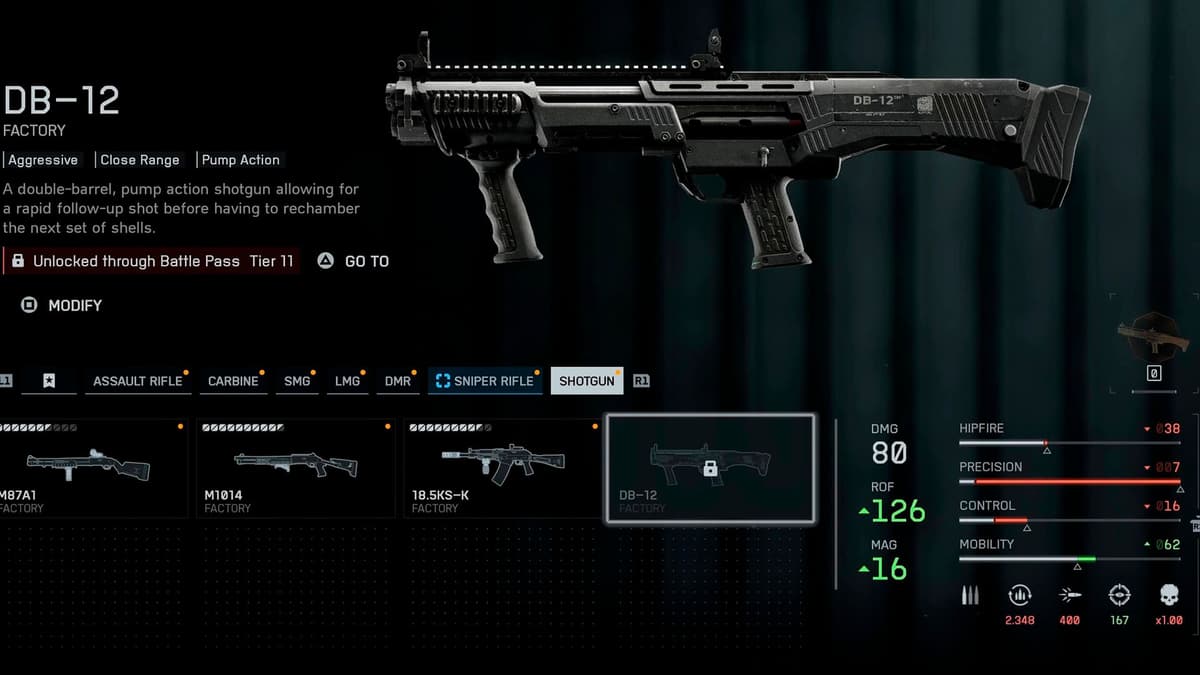Select the M1014 shotgun tile
Viewport: 1200px width, 675px height.
pyautogui.click(x=297, y=468)
